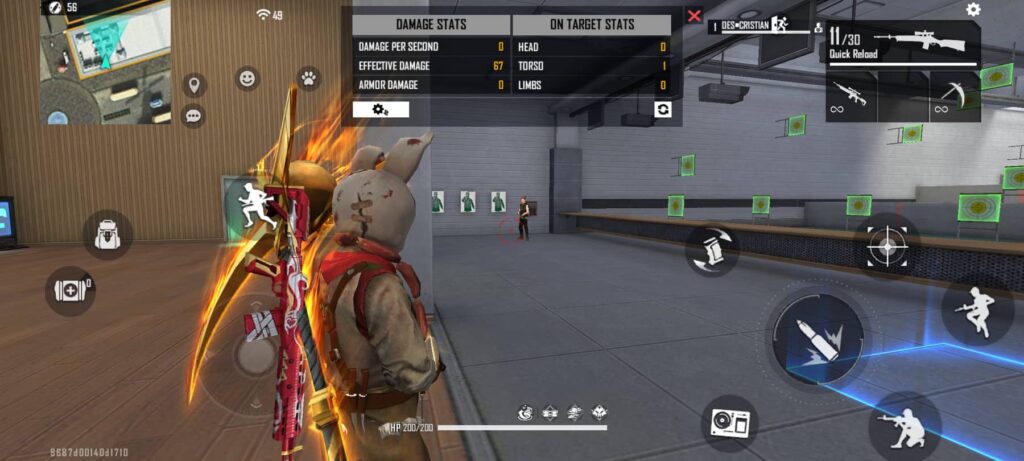The height and width of the screenshot is (461, 1024).
Task: Use the medkit heal button
Action: 70,291
